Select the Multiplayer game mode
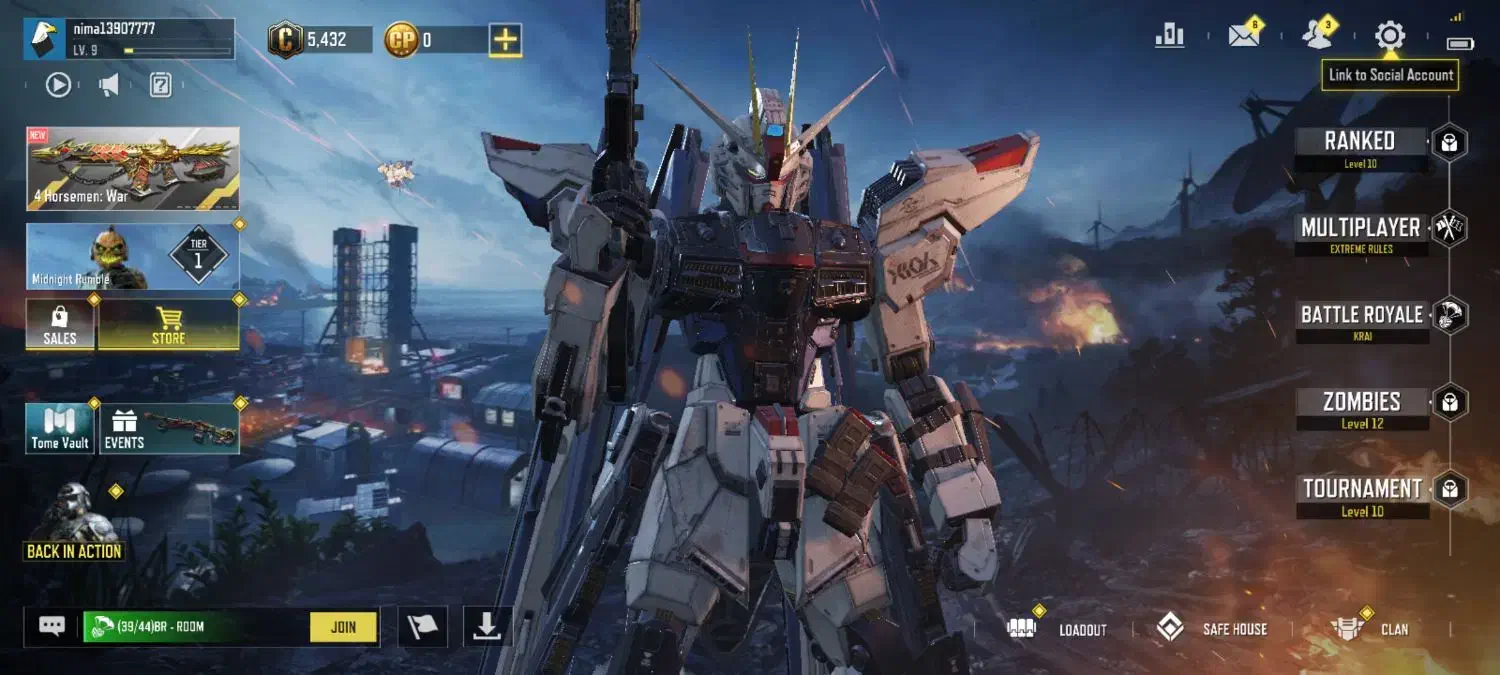Image resolution: width=1500 pixels, height=675 pixels. (x=1360, y=229)
